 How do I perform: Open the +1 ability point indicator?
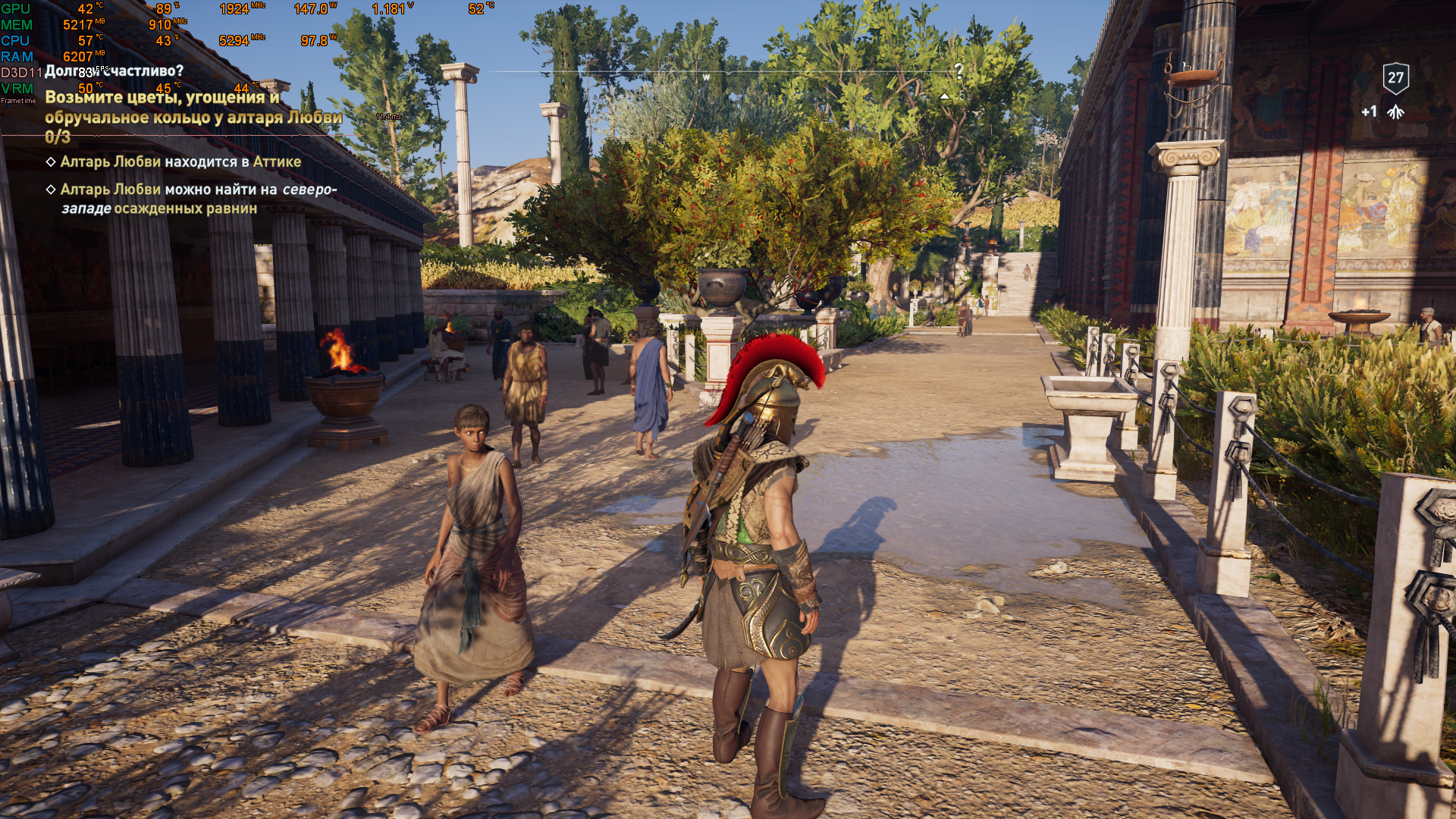click(1382, 112)
